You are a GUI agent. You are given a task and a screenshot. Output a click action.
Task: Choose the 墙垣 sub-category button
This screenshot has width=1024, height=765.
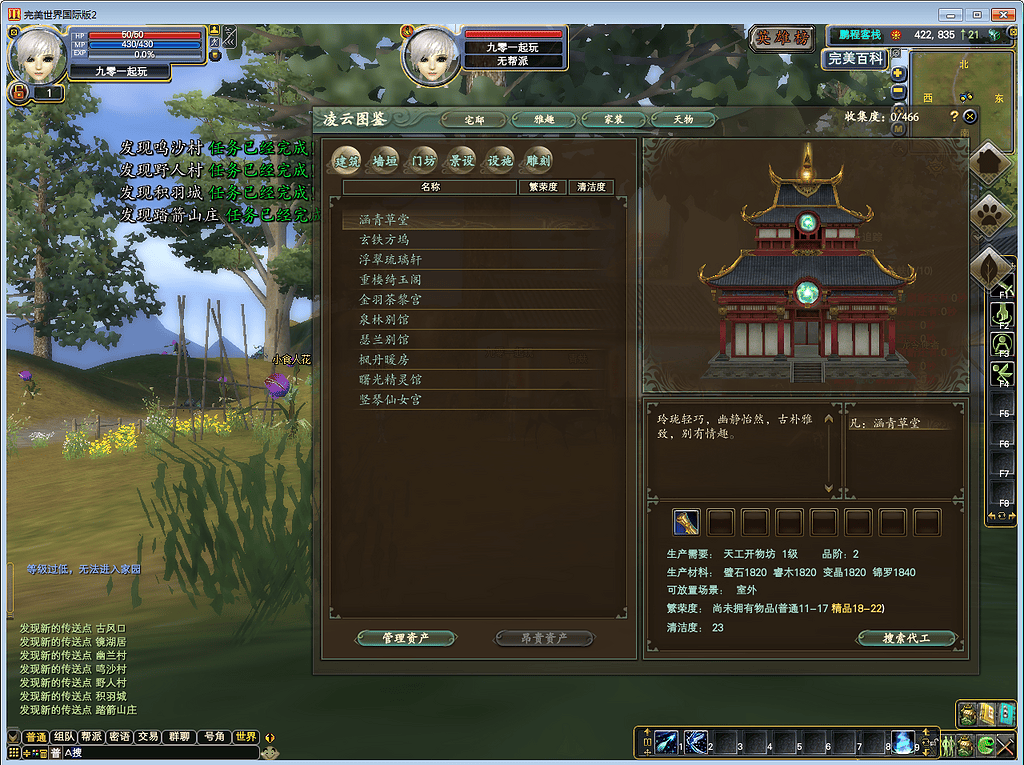[385, 160]
